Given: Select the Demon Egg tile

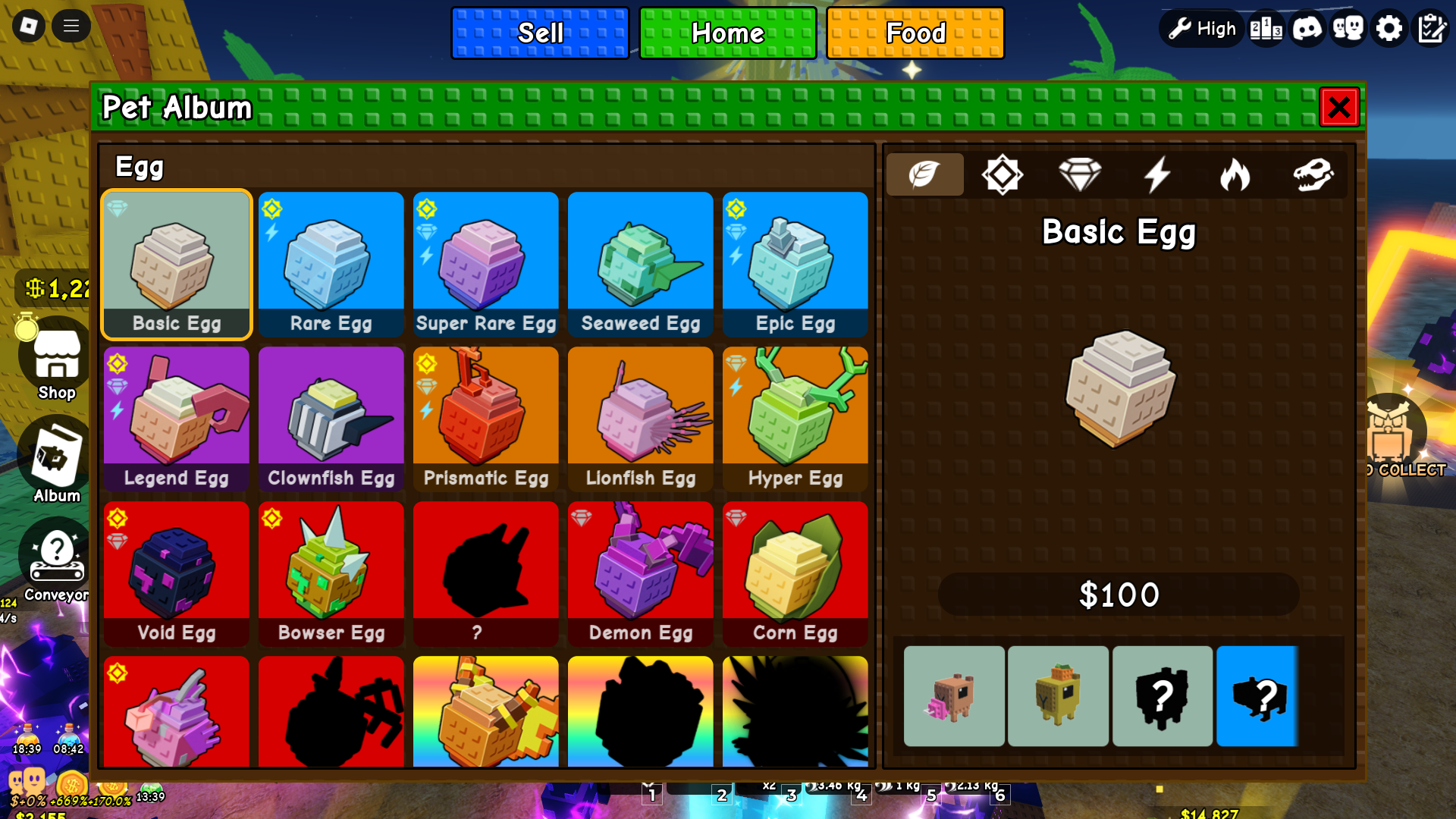Looking at the screenshot, I should (x=640, y=573).
